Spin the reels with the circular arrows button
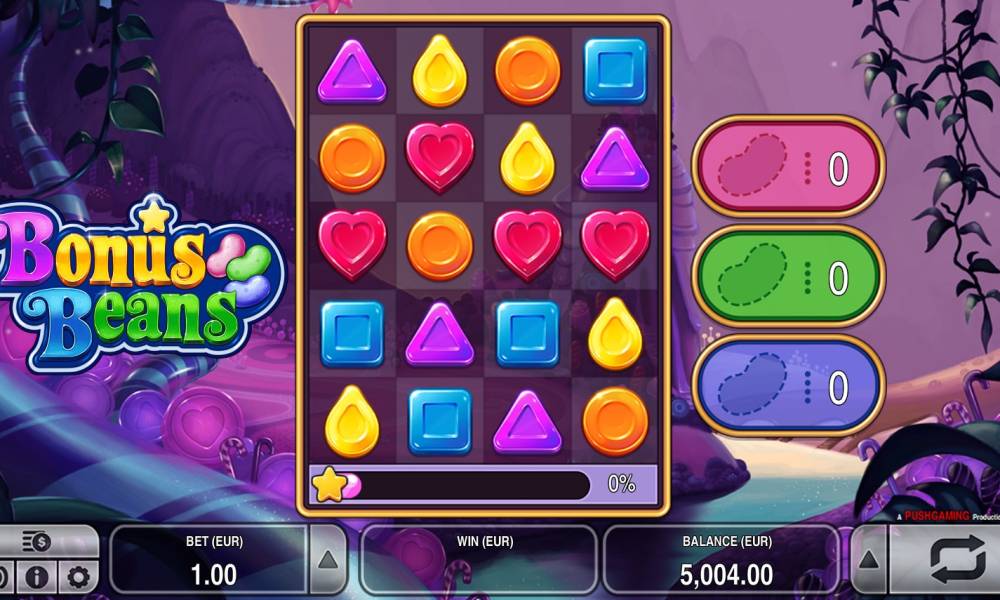This screenshot has width=1000, height=600. [x=957, y=561]
